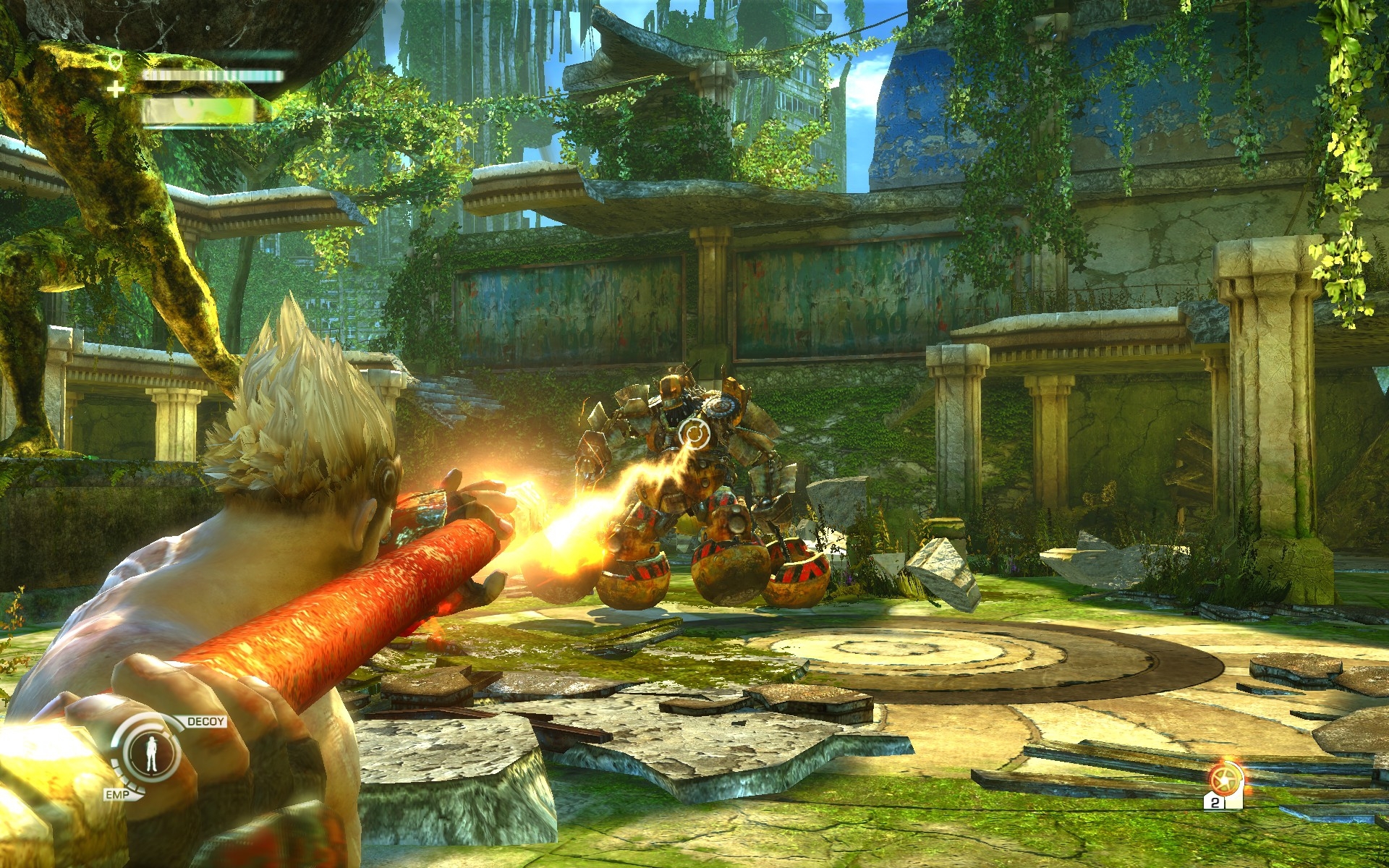Select the orange plasma blast ammo icon
This screenshot has height=868, width=1389.
point(1224,780)
